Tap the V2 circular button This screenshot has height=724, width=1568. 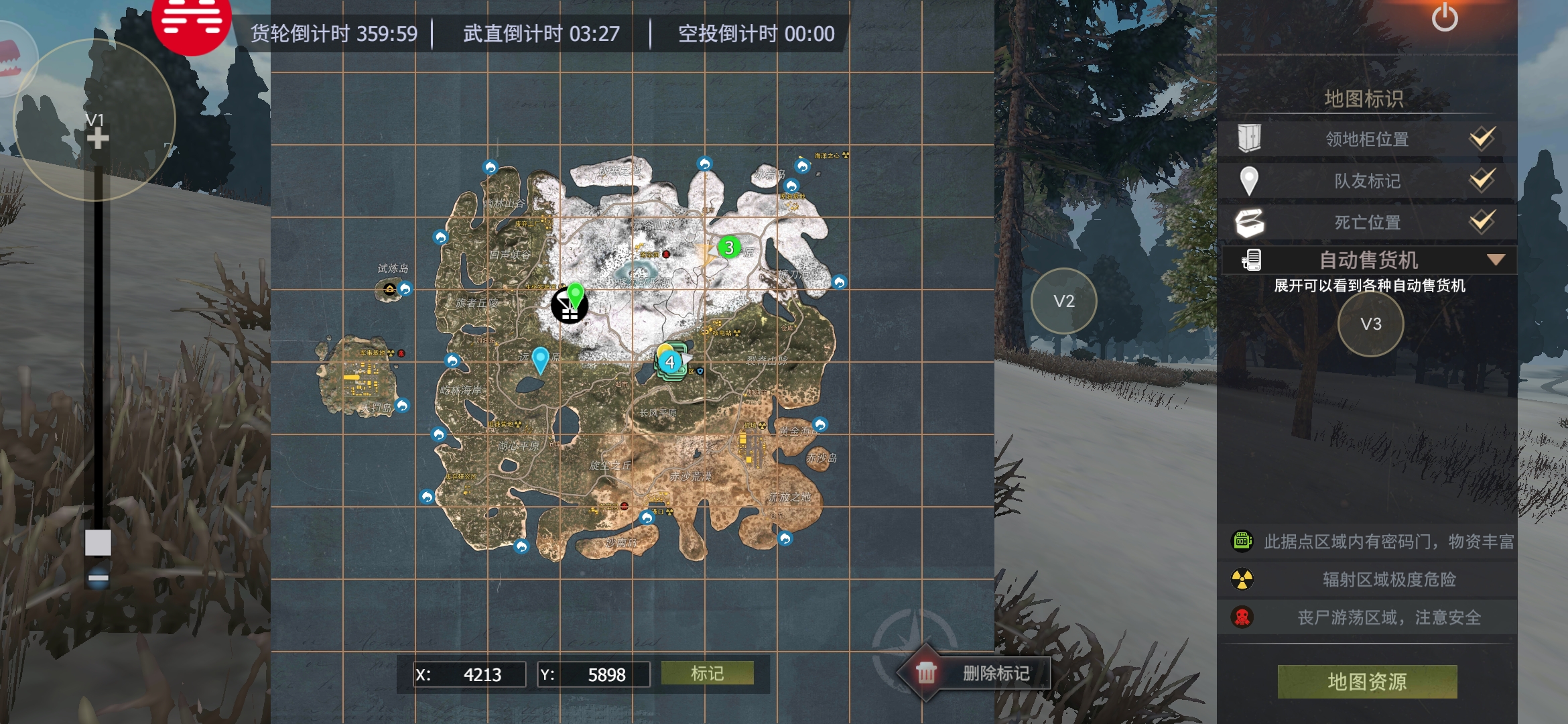coord(1063,301)
